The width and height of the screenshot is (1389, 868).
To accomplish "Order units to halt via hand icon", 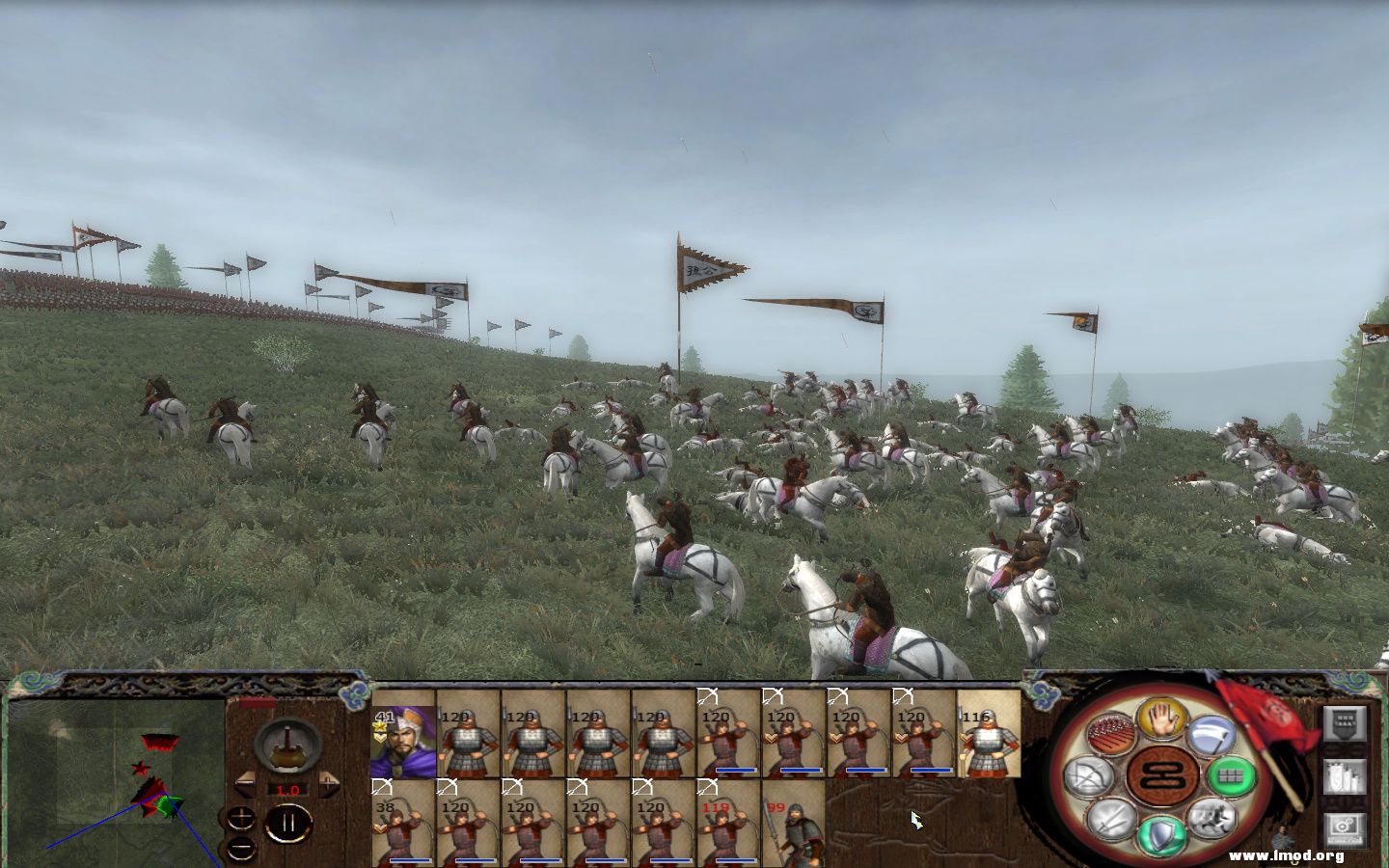I will coord(1160,719).
